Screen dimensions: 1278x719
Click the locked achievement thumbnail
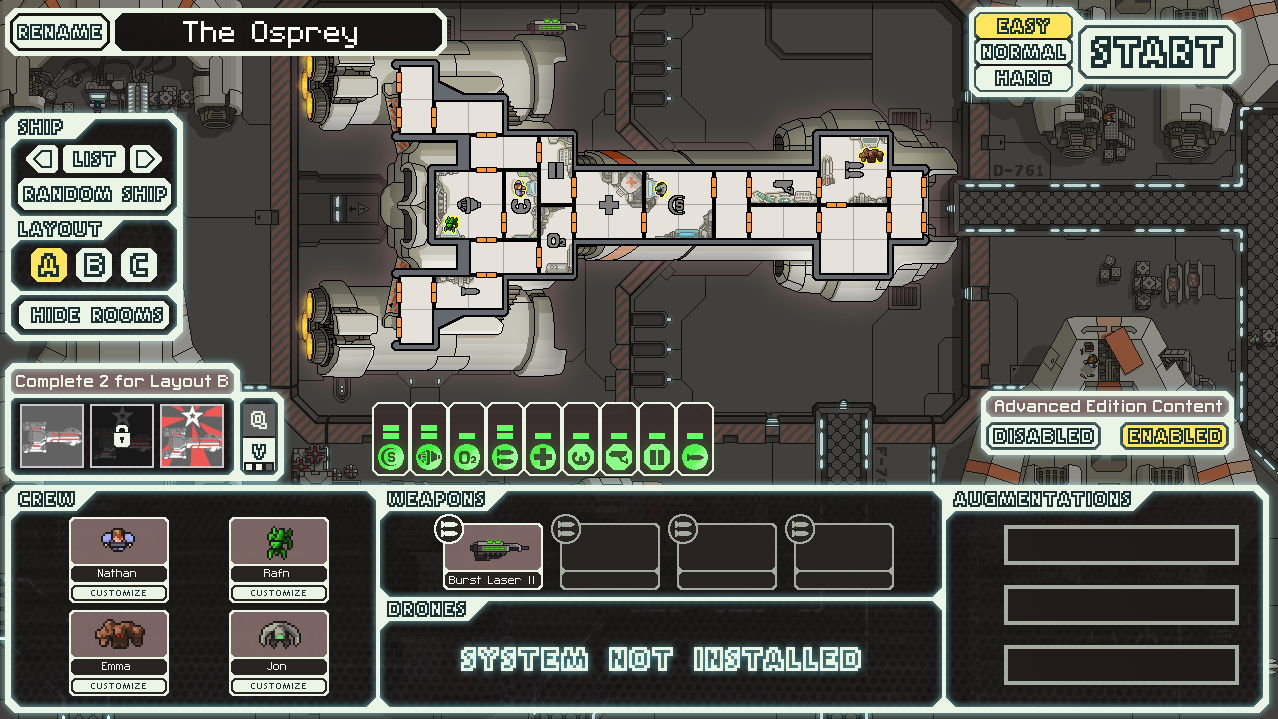click(x=122, y=436)
